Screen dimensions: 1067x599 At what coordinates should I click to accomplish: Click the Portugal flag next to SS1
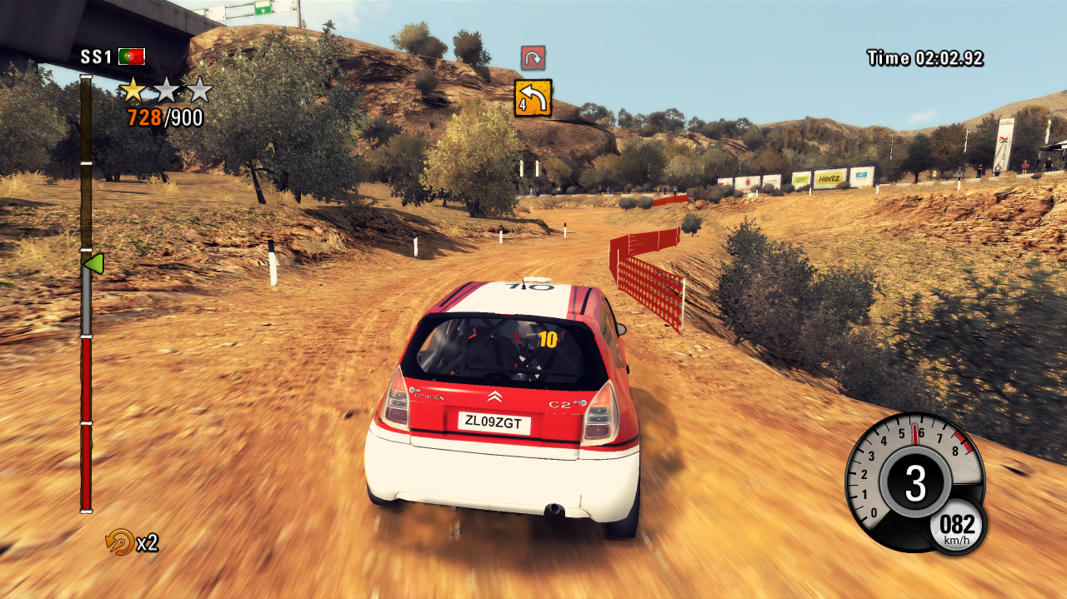coord(131,57)
